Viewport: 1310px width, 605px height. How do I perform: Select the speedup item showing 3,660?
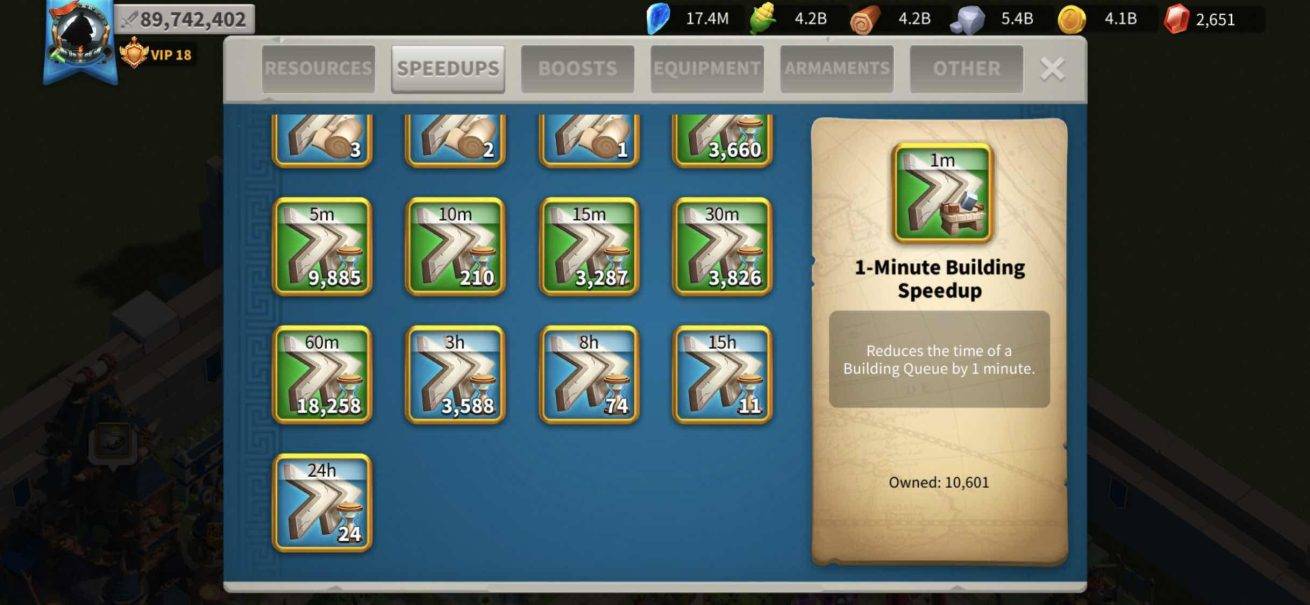722,140
